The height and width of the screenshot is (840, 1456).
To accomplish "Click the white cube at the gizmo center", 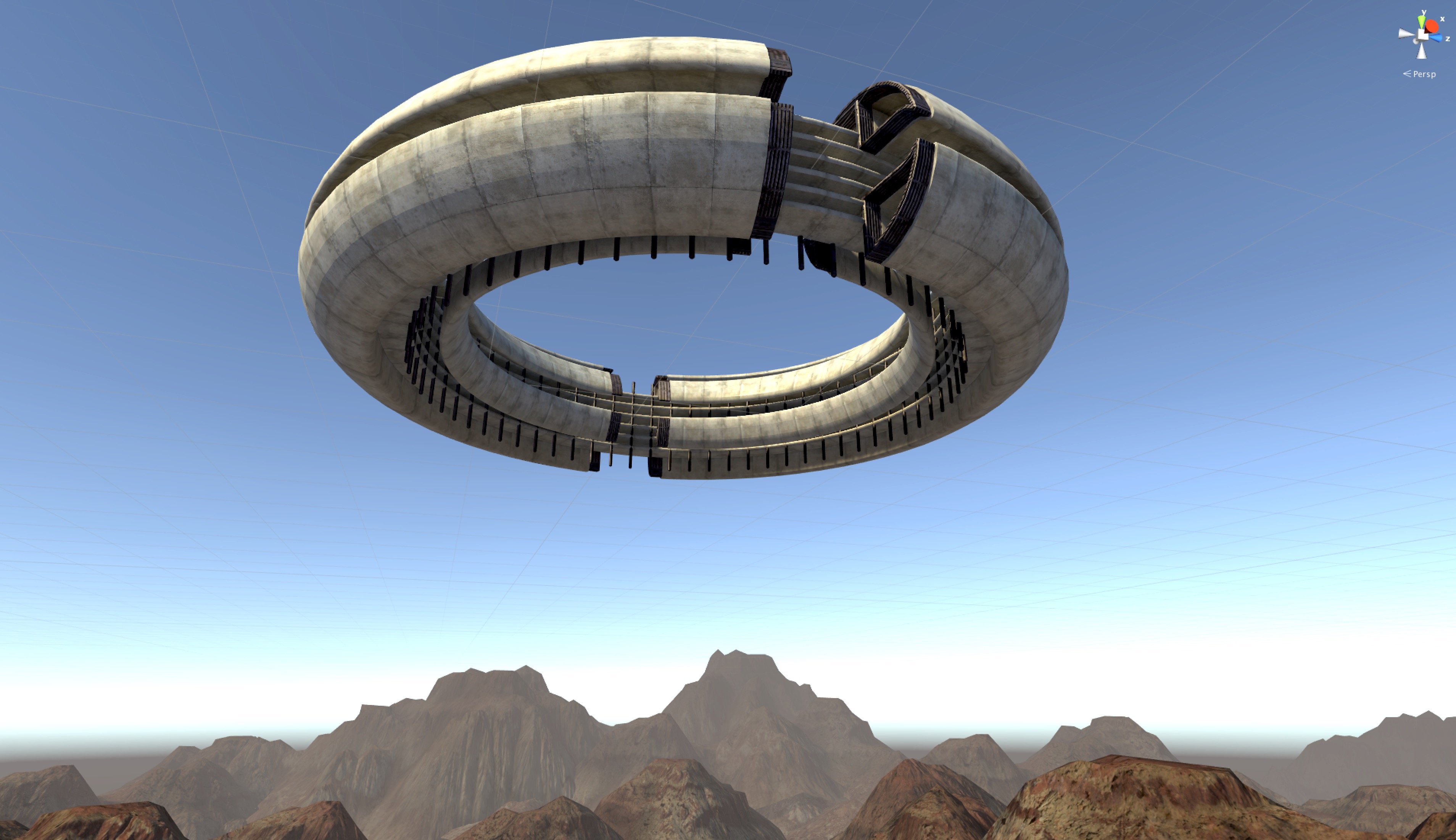I will [1422, 35].
